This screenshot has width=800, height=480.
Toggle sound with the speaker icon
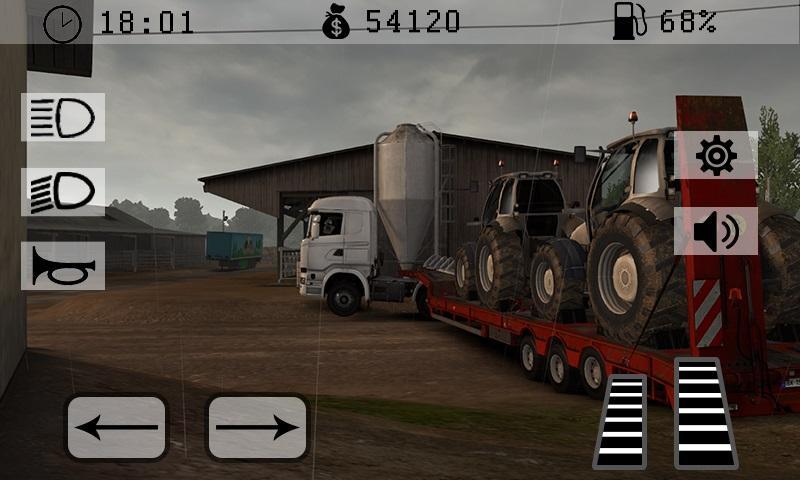(x=716, y=232)
